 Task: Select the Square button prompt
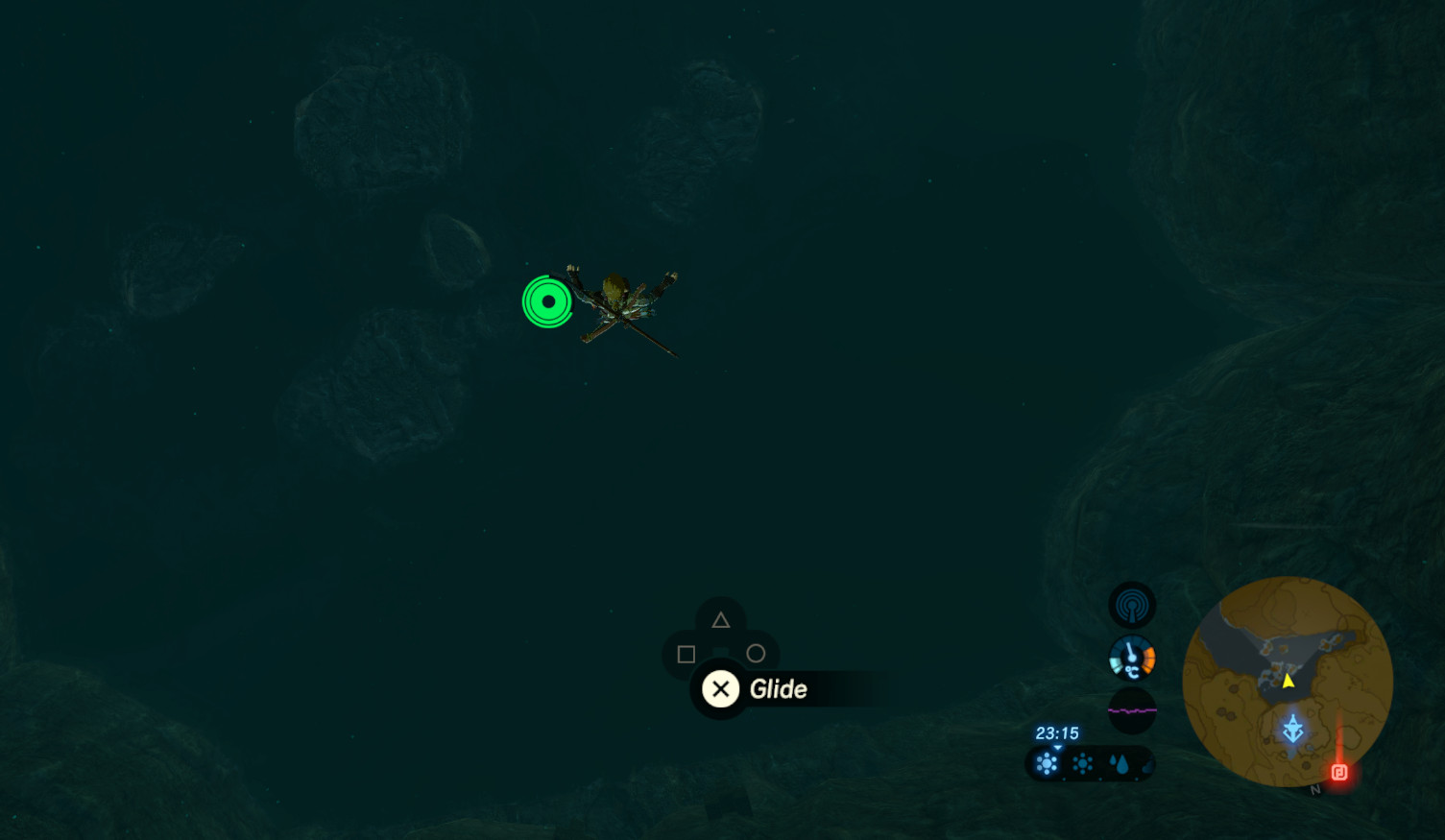coord(686,654)
